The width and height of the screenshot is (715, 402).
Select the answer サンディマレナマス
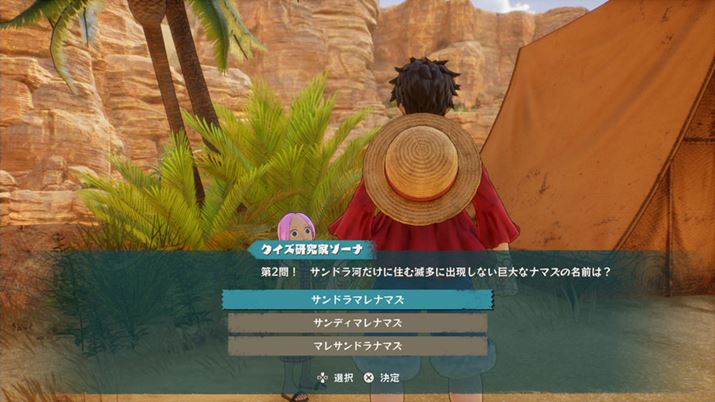(357, 322)
